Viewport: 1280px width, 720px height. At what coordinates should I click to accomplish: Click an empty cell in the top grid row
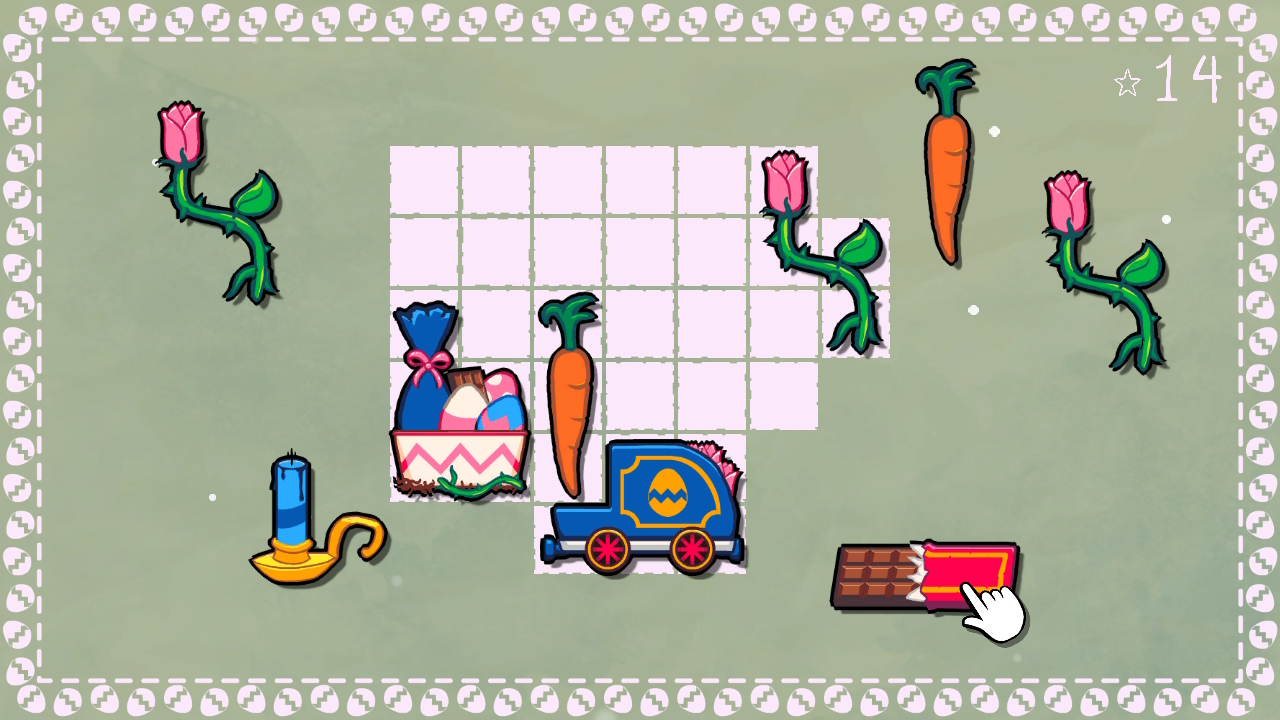(570, 180)
